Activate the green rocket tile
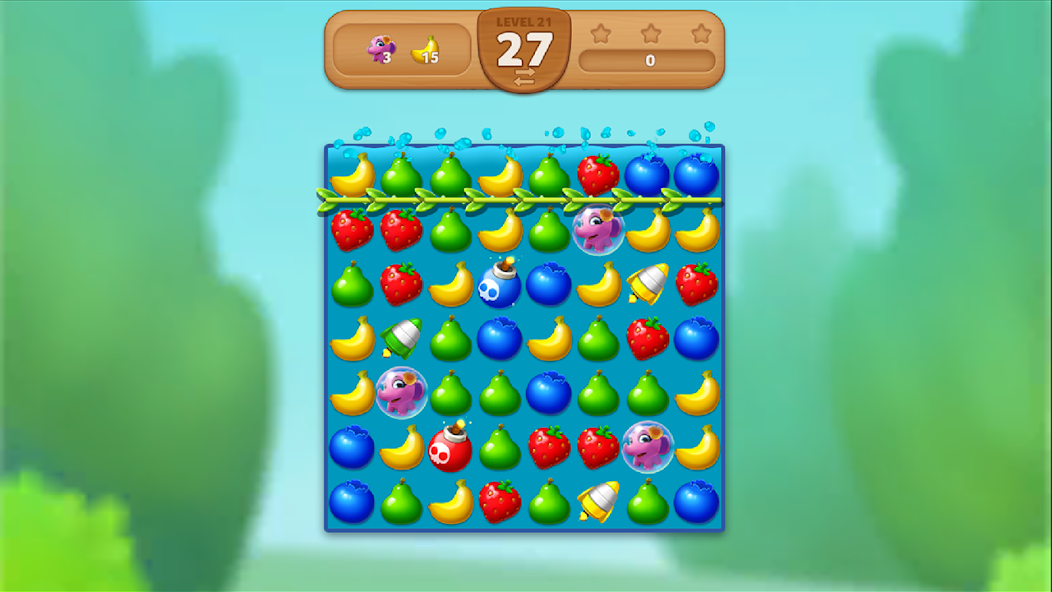The image size is (1052, 592). pos(401,338)
